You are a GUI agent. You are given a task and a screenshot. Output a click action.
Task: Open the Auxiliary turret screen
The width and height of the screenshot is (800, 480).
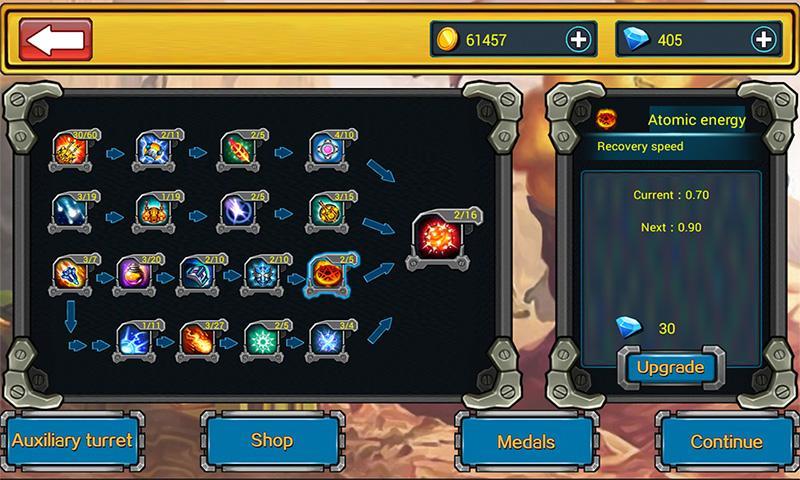pos(72,440)
